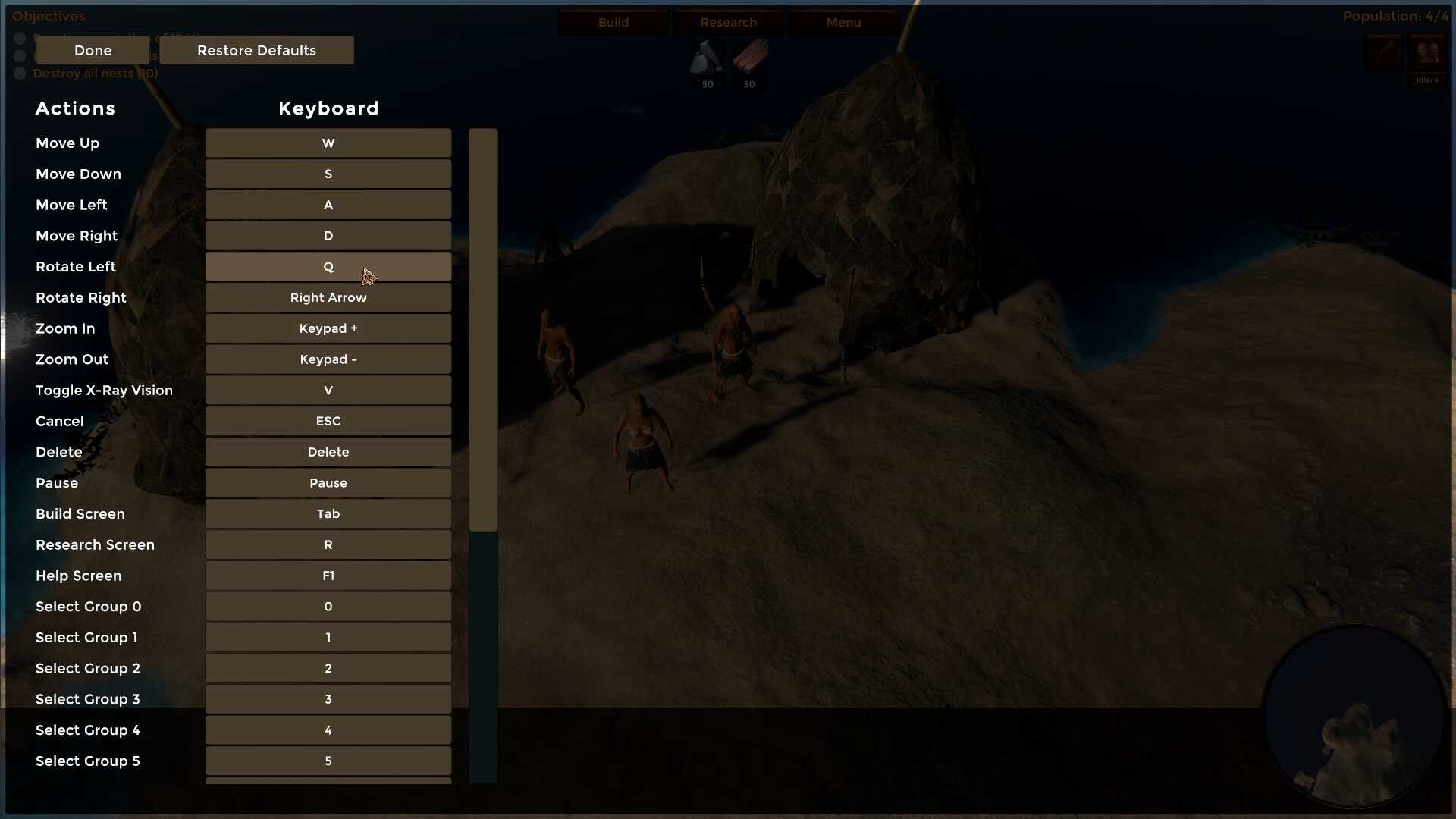Change the Move Down binding

tap(328, 174)
